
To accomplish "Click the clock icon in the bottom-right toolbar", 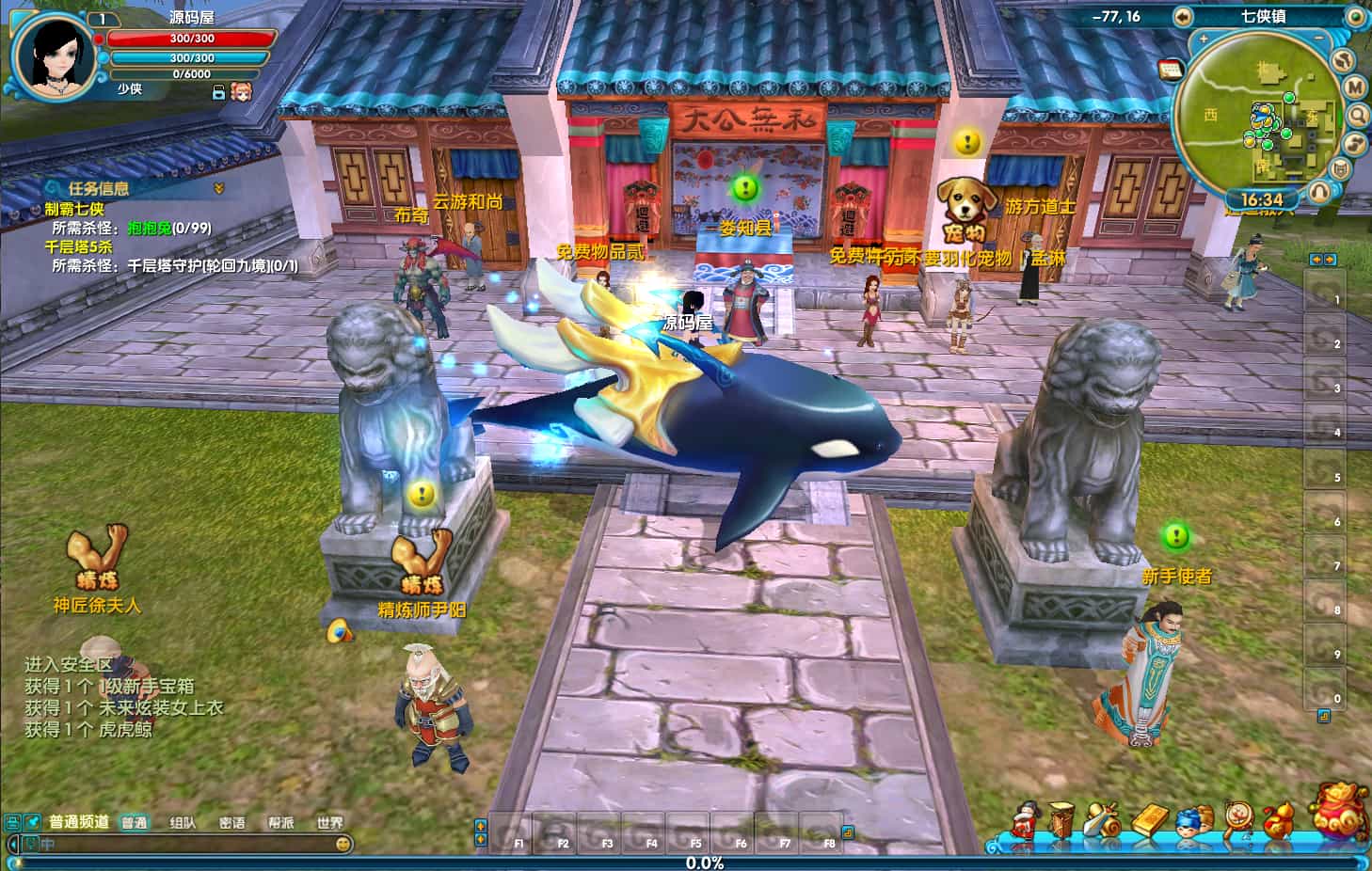I will pyautogui.click(x=1236, y=816).
